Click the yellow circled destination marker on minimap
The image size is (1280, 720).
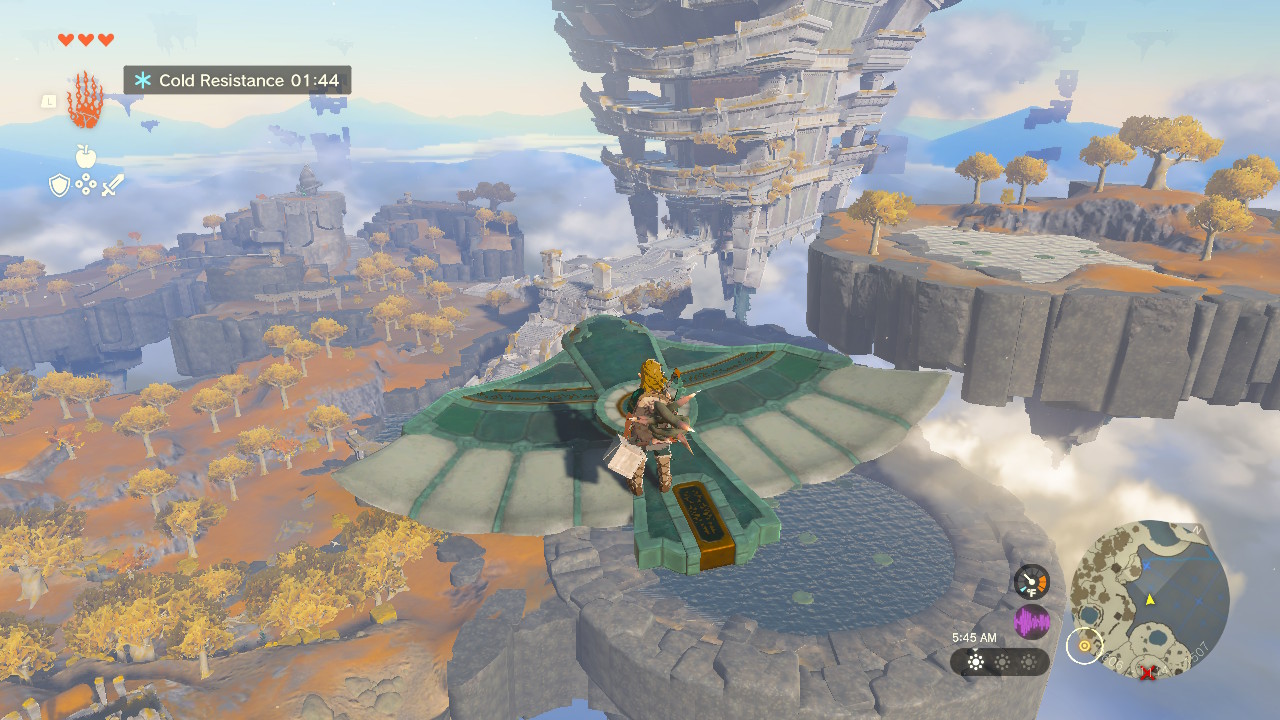(x=1084, y=645)
